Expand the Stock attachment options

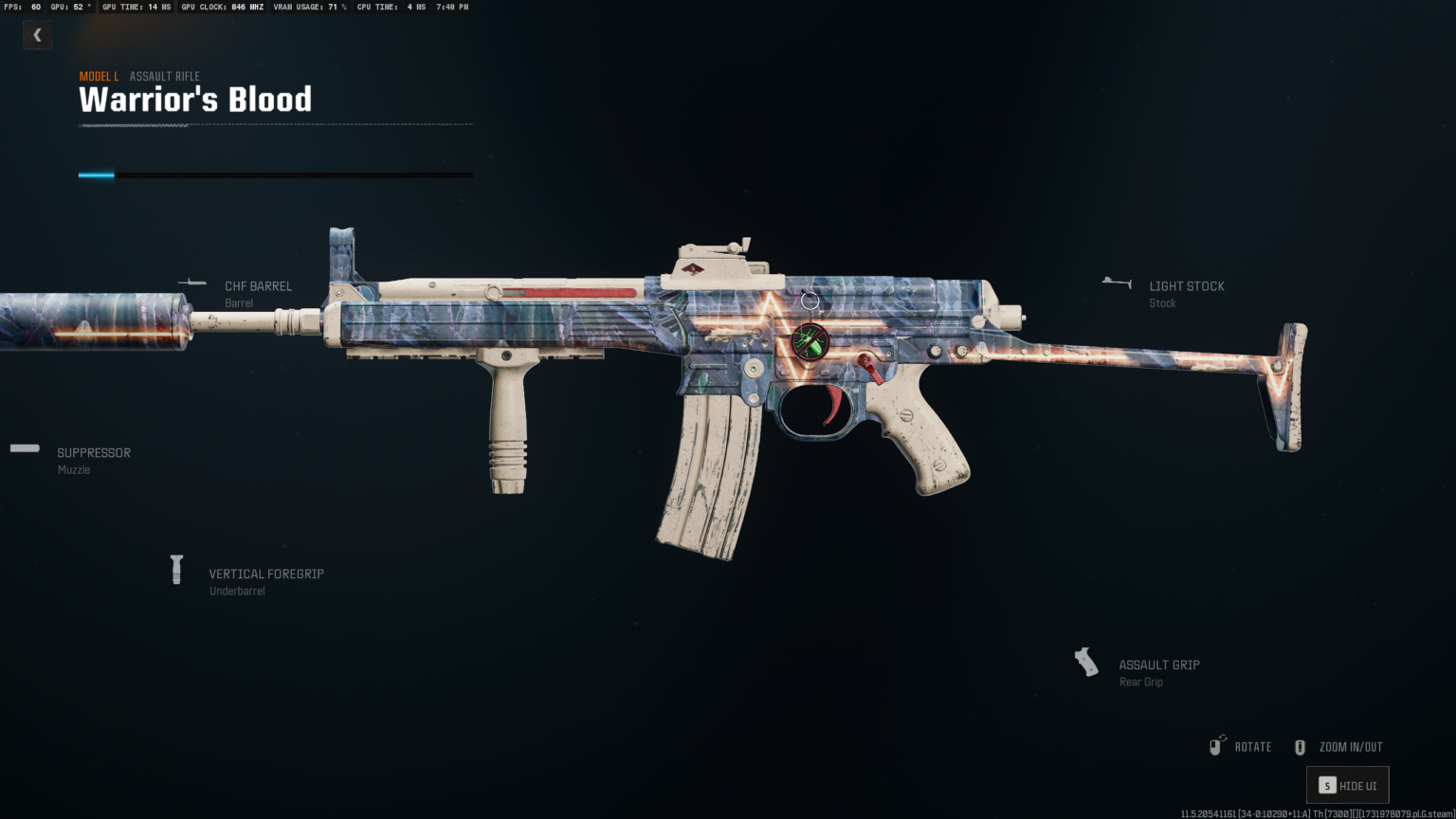click(1186, 286)
